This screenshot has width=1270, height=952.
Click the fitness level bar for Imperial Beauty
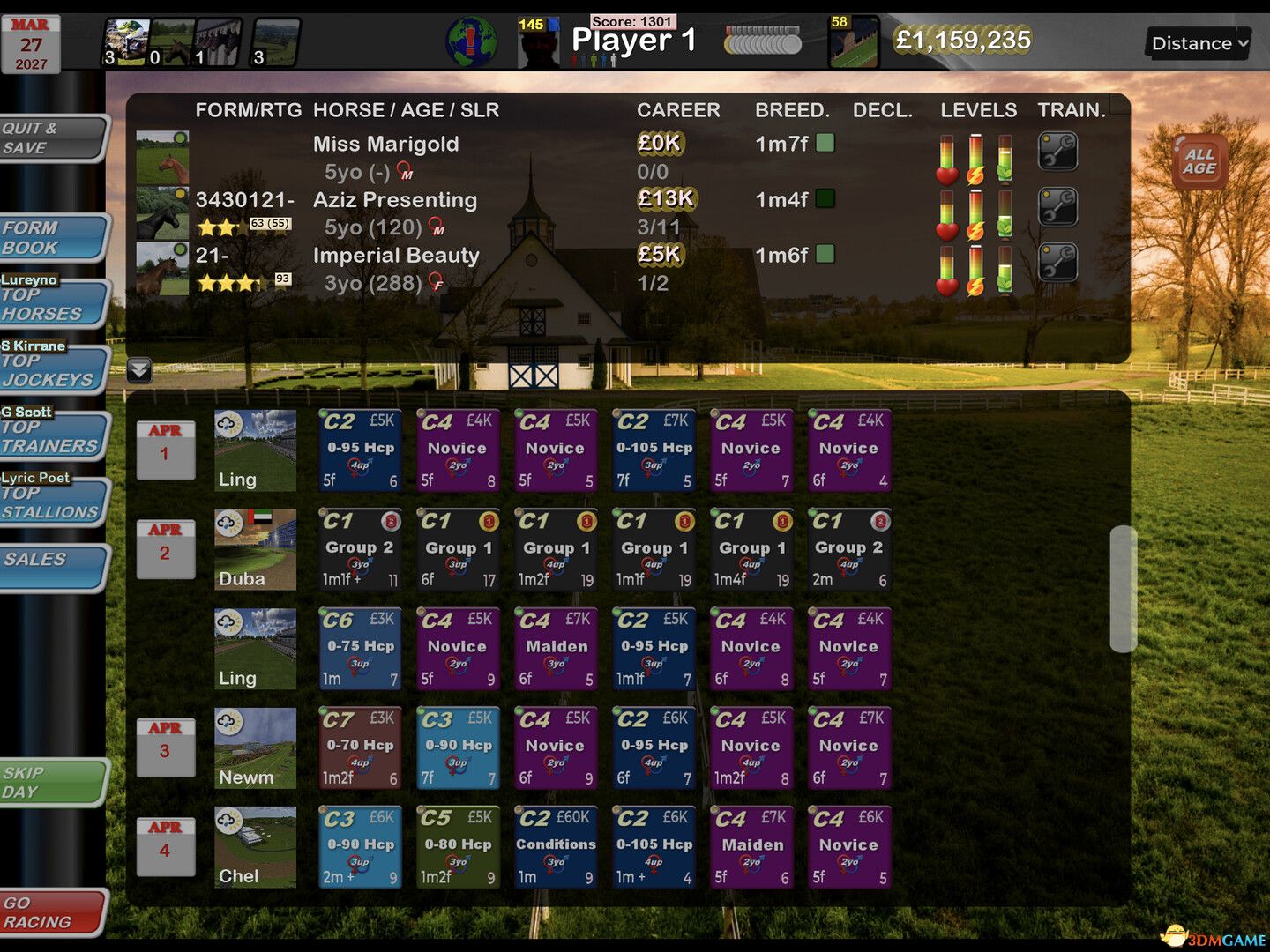coord(1005,278)
